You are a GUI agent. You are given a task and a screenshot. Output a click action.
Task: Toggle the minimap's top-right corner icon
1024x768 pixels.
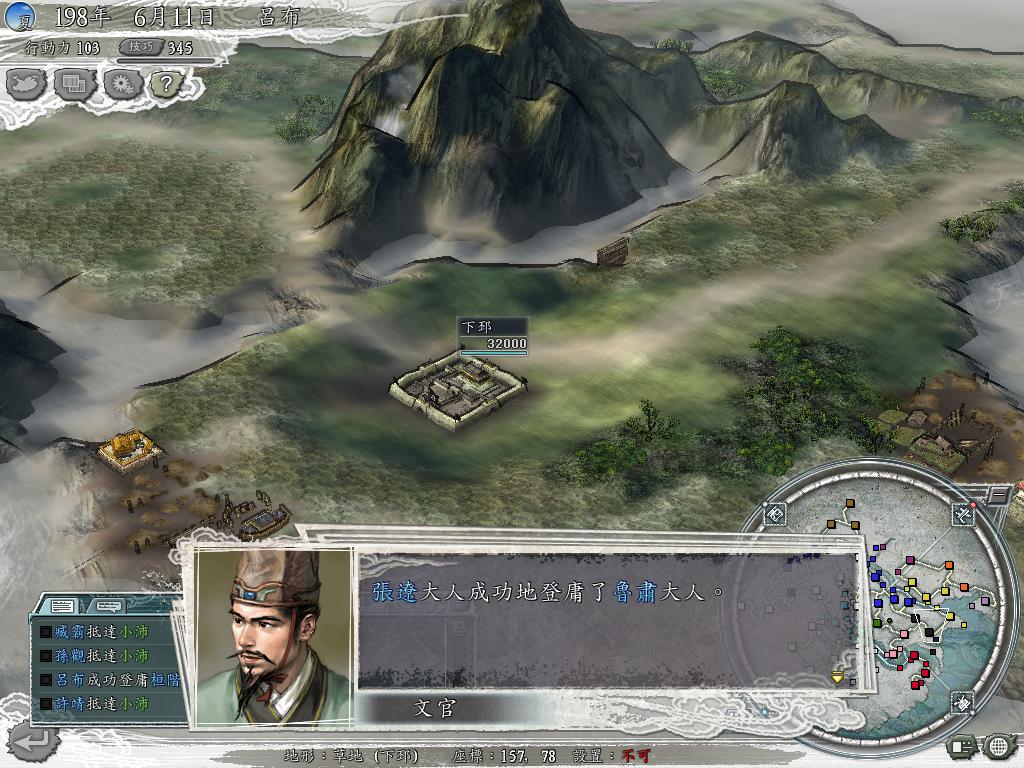[x=963, y=514]
